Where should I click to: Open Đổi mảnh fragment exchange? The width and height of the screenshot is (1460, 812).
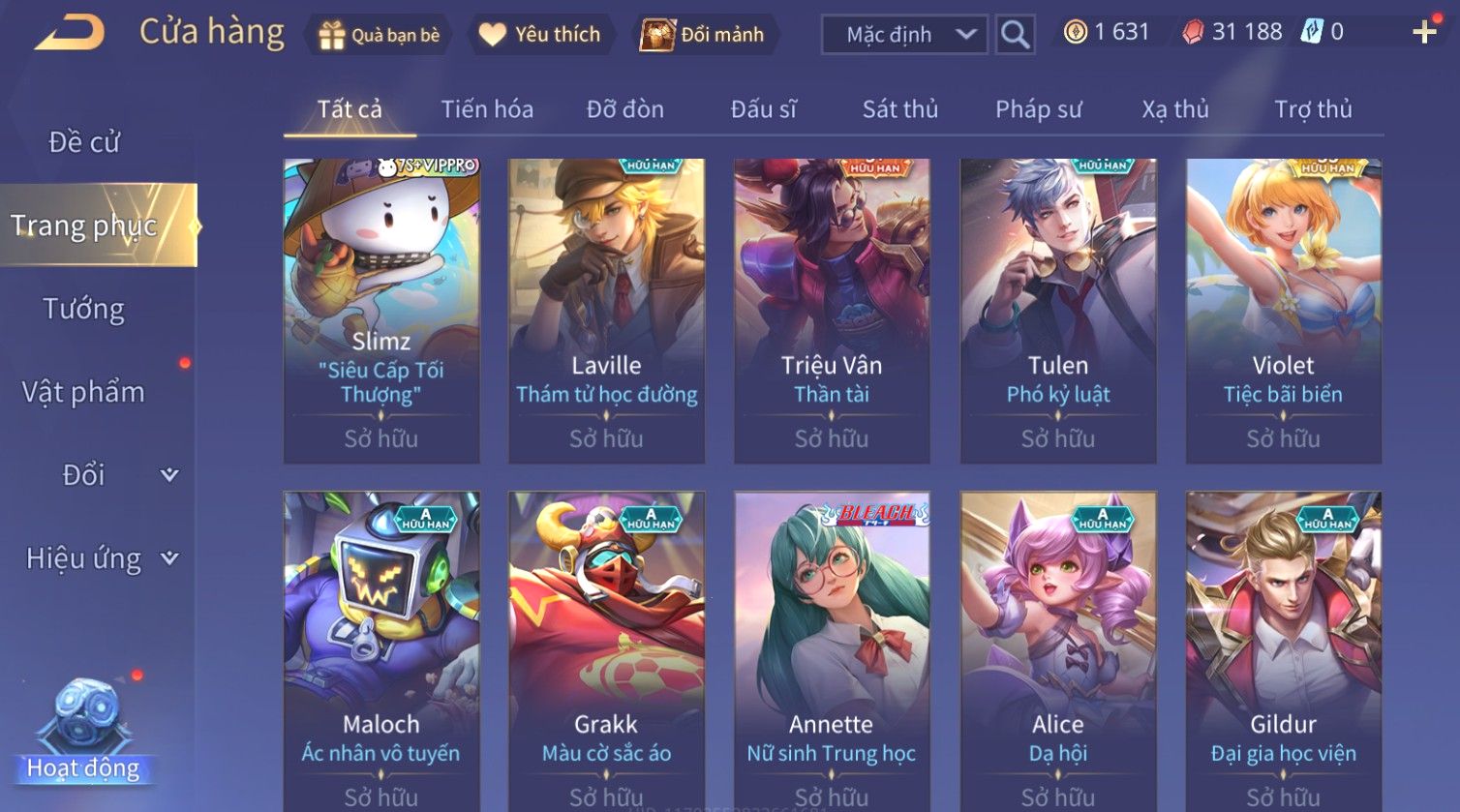tap(703, 35)
